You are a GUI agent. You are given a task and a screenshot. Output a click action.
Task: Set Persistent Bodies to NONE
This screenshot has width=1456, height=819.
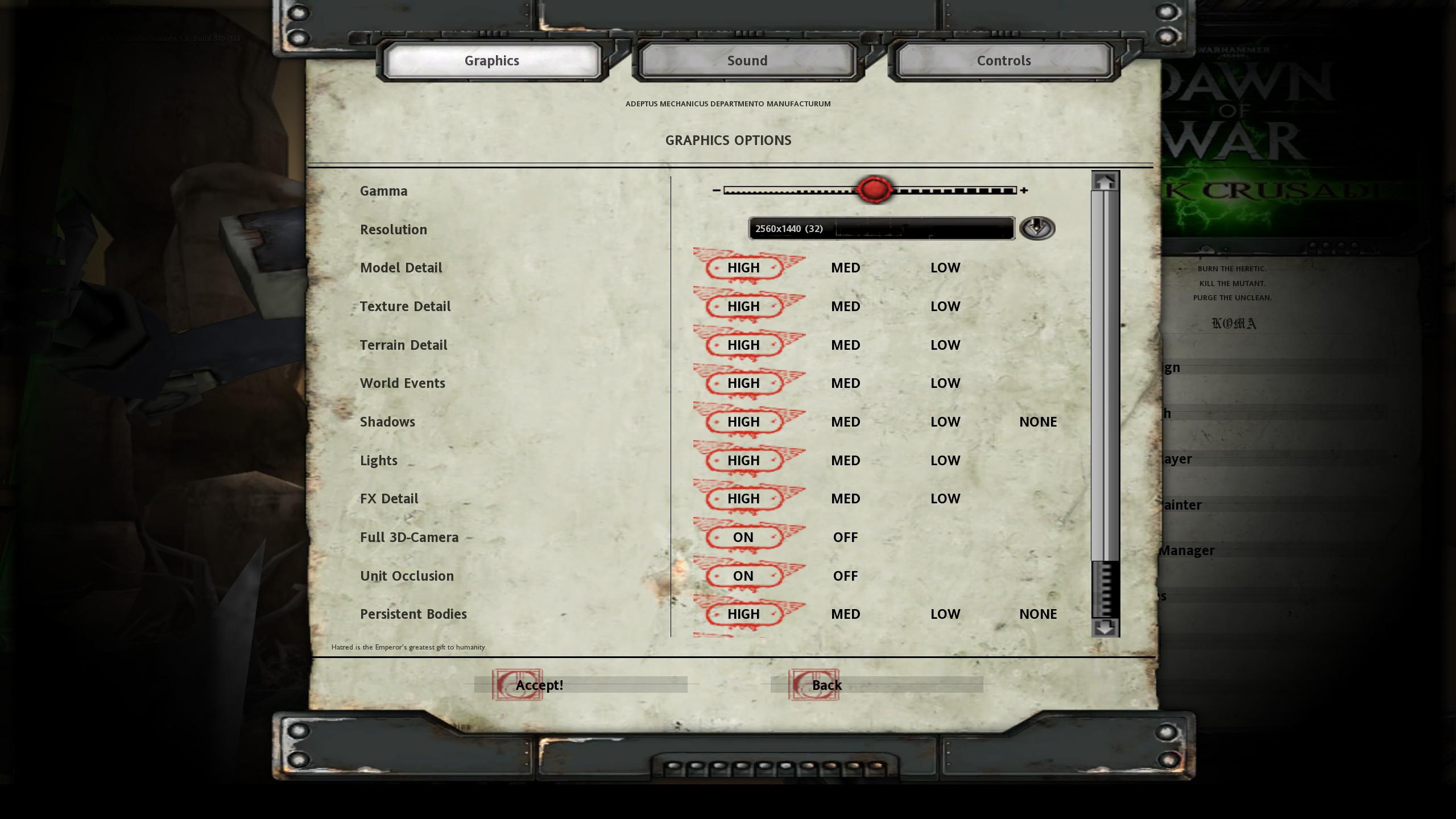tap(1037, 614)
